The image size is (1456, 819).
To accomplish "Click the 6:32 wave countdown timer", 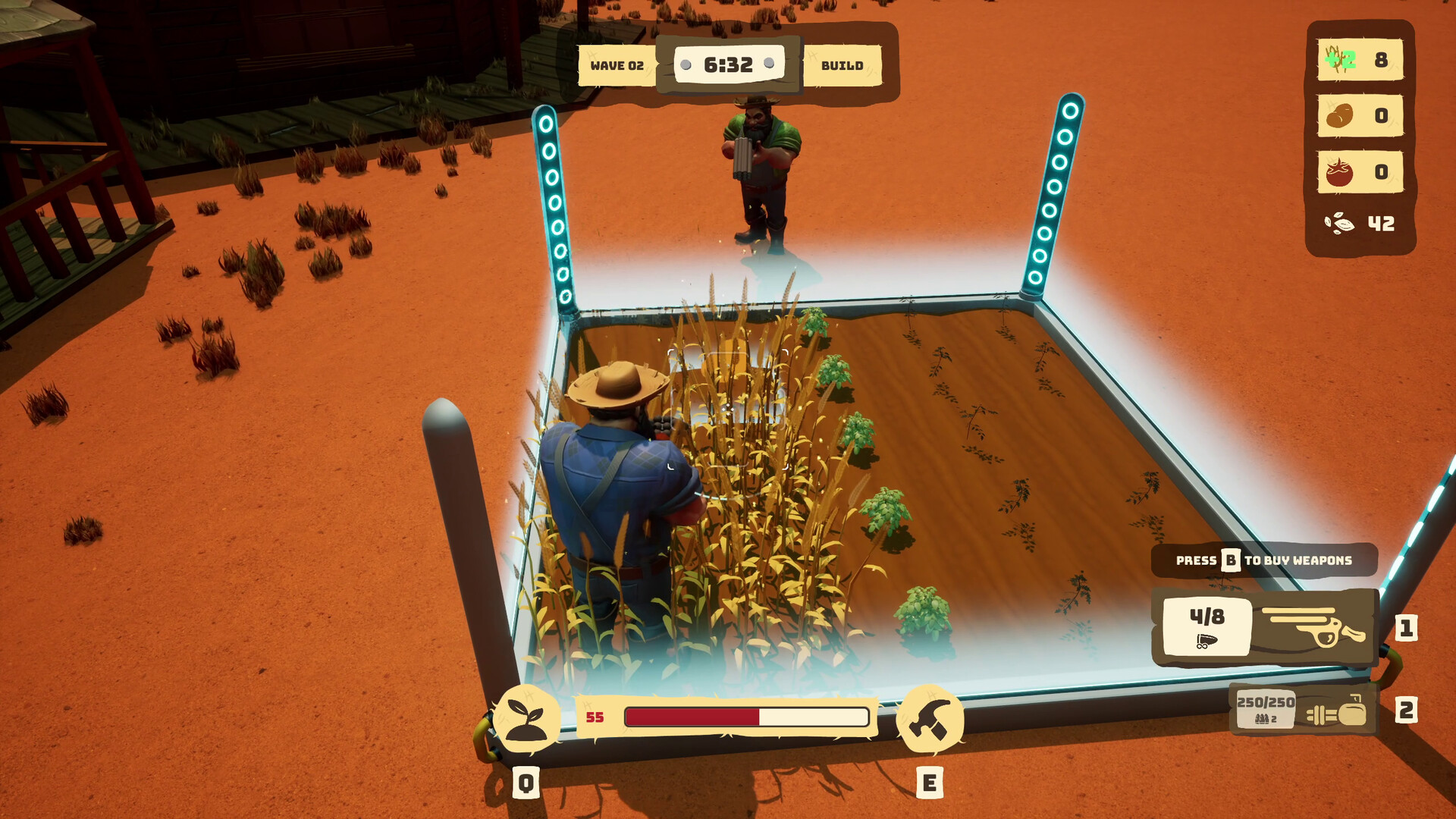I will tap(730, 63).
